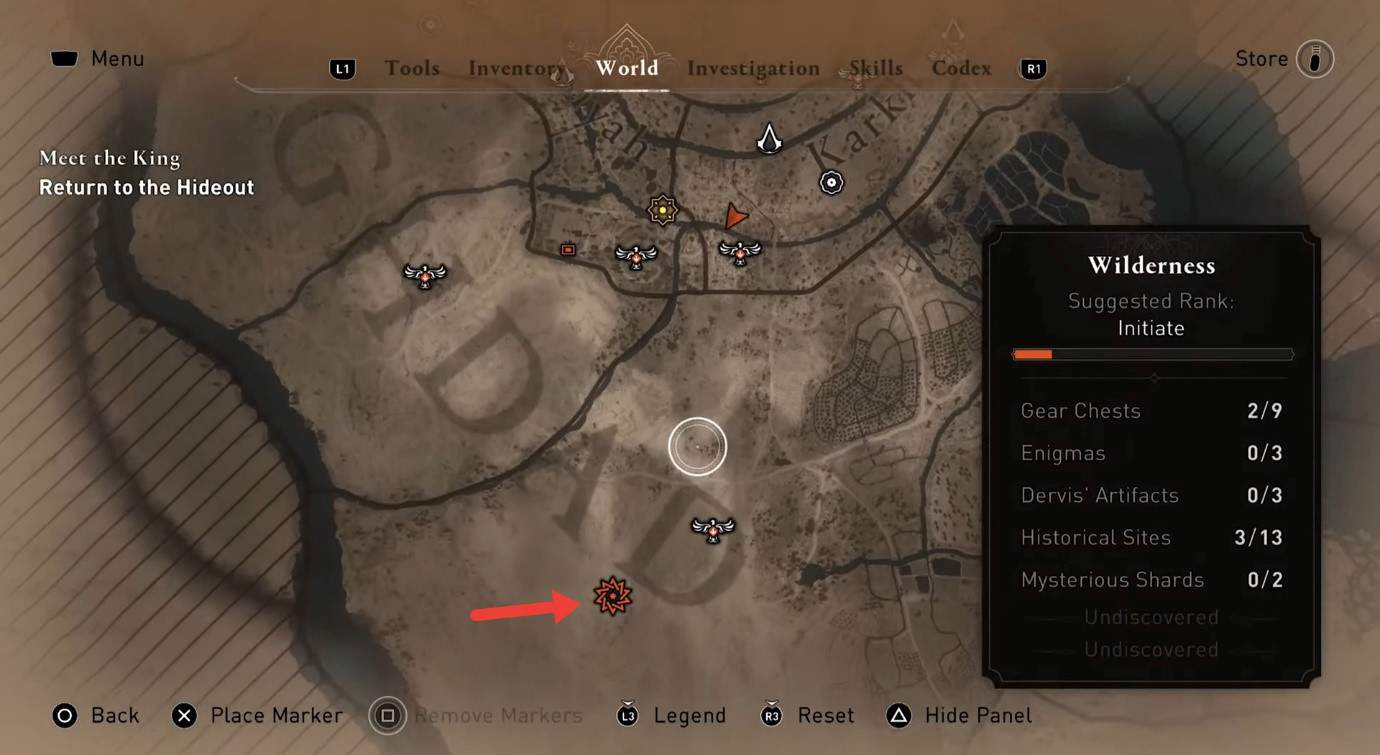This screenshot has height=755, width=1380.
Task: Click the red spiky marker the arrow points to
Action: 612,597
